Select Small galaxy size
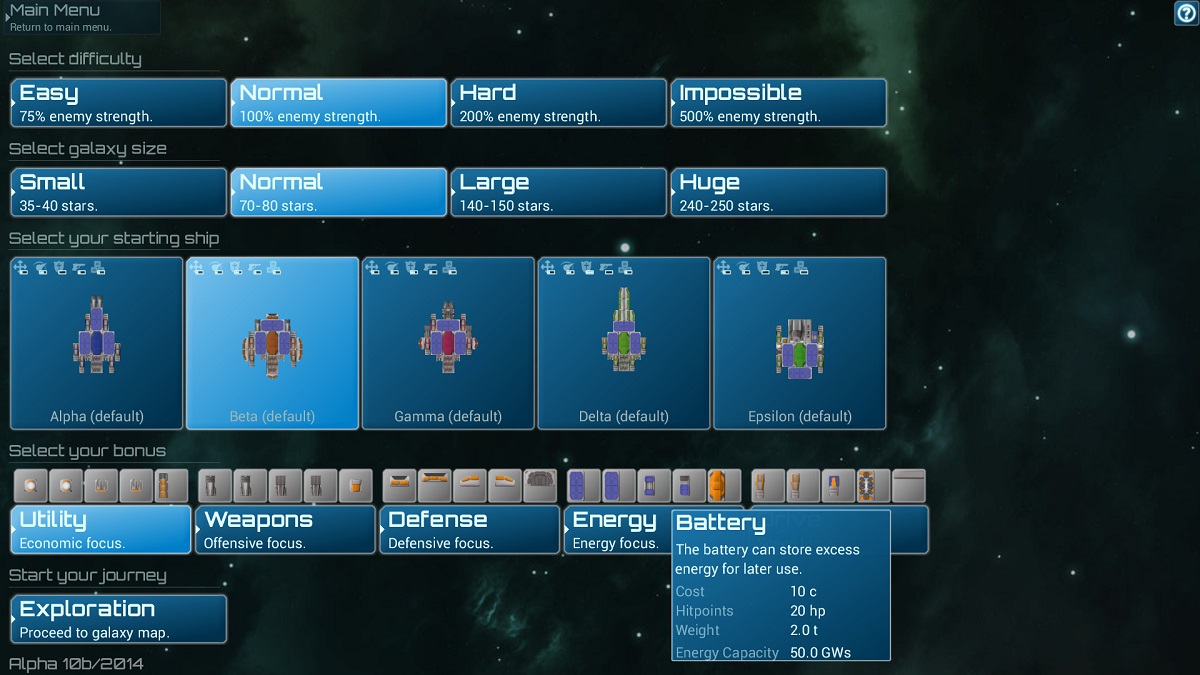The height and width of the screenshot is (675, 1200). point(119,192)
